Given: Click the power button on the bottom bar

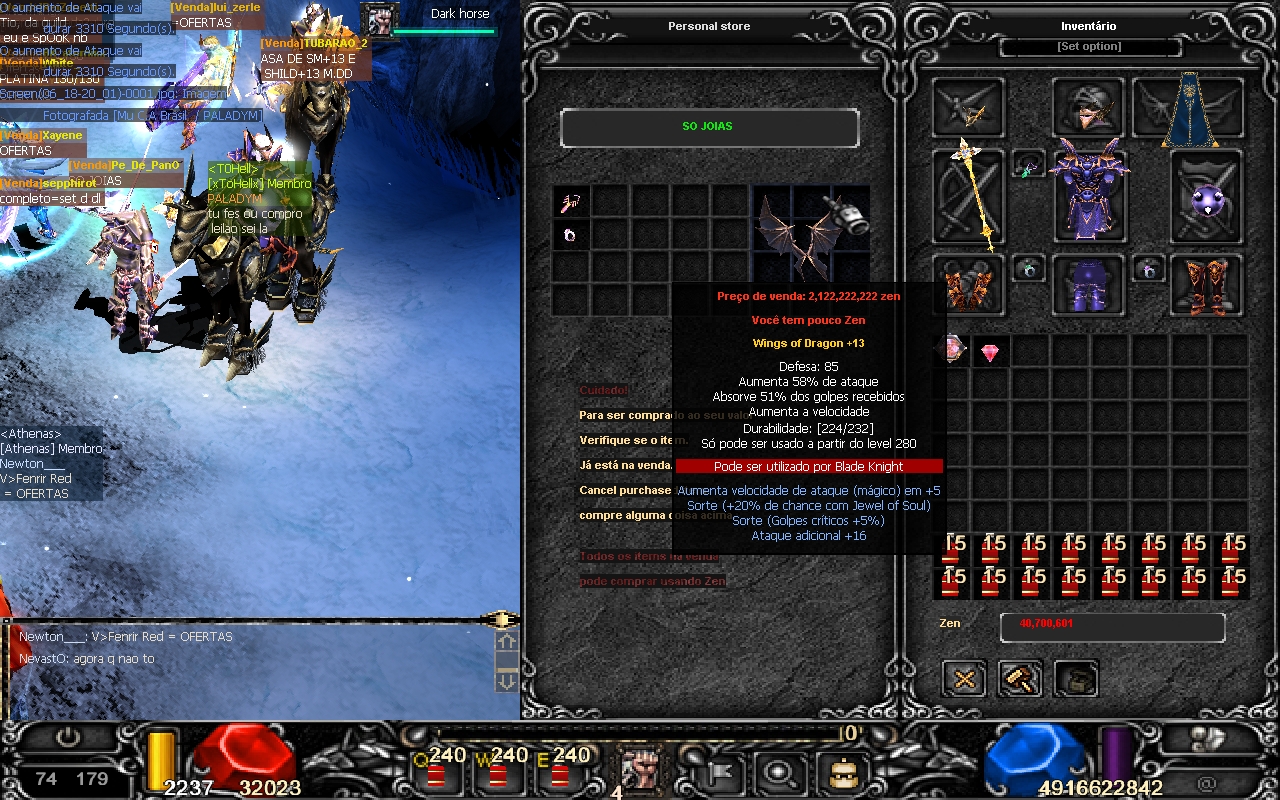Looking at the screenshot, I should [x=68, y=738].
